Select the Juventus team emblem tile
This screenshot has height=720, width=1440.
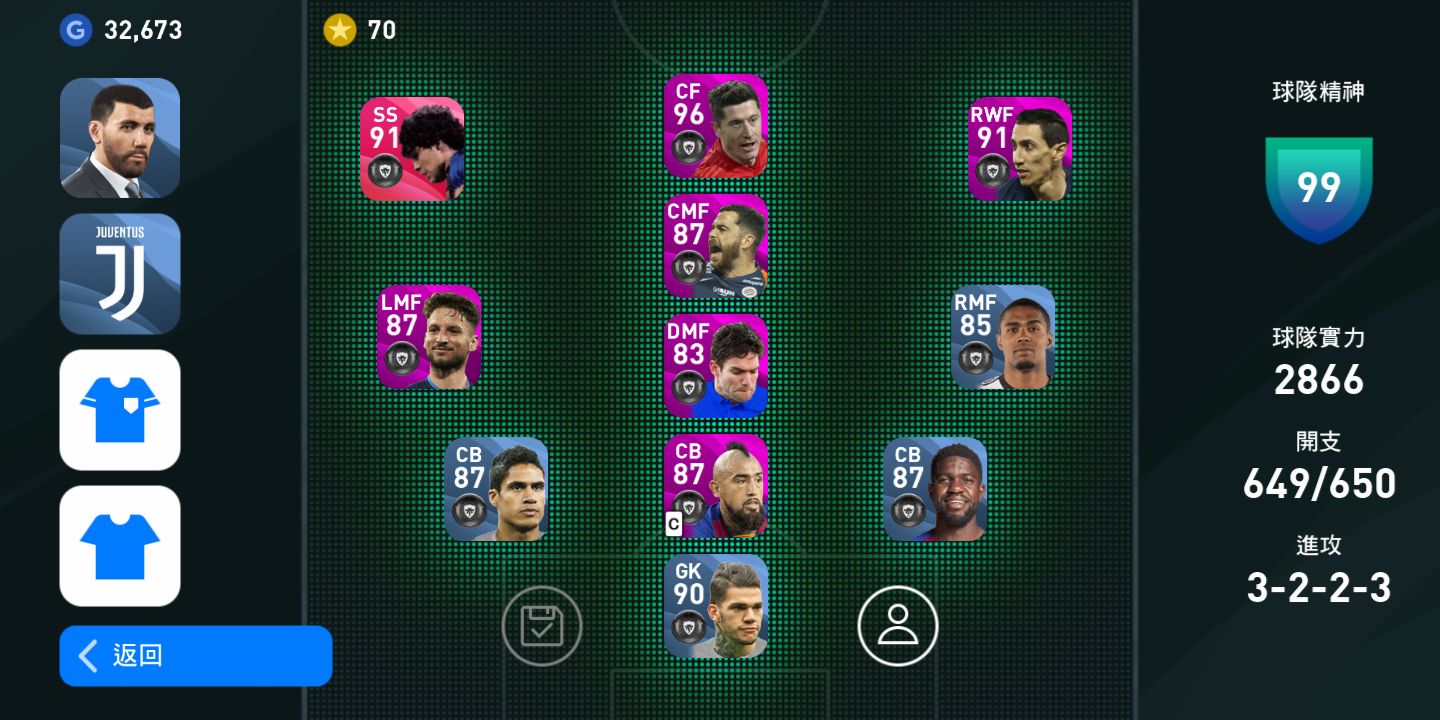click(x=120, y=274)
